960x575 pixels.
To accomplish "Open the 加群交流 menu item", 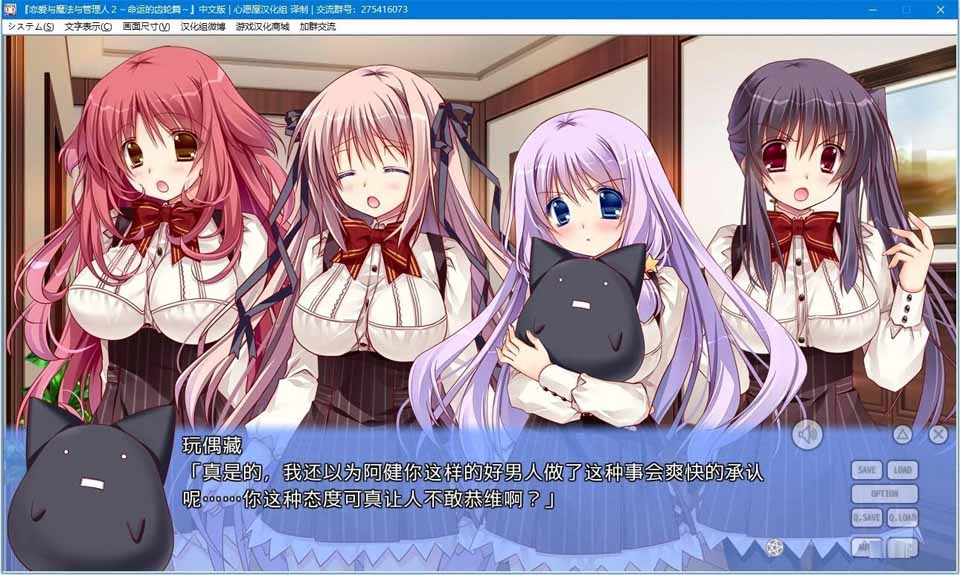I will (316, 26).
